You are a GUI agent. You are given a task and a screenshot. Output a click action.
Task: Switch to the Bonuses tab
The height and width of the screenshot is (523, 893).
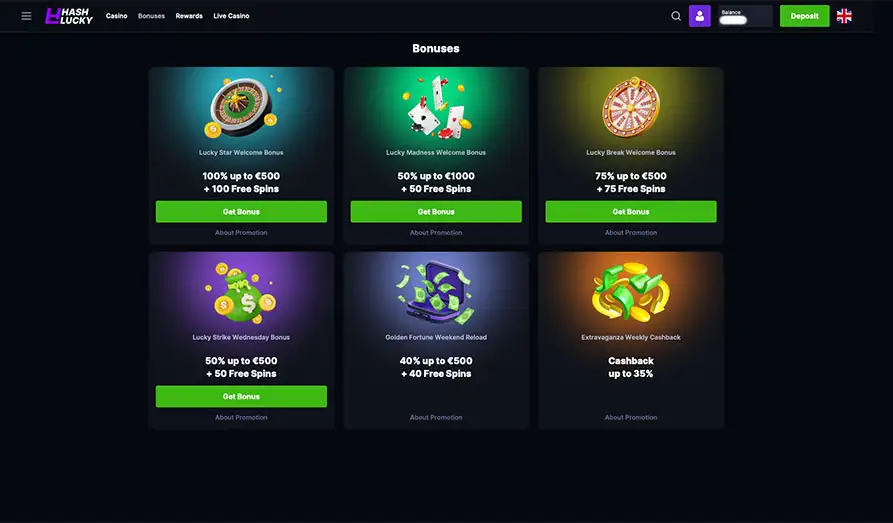(151, 16)
